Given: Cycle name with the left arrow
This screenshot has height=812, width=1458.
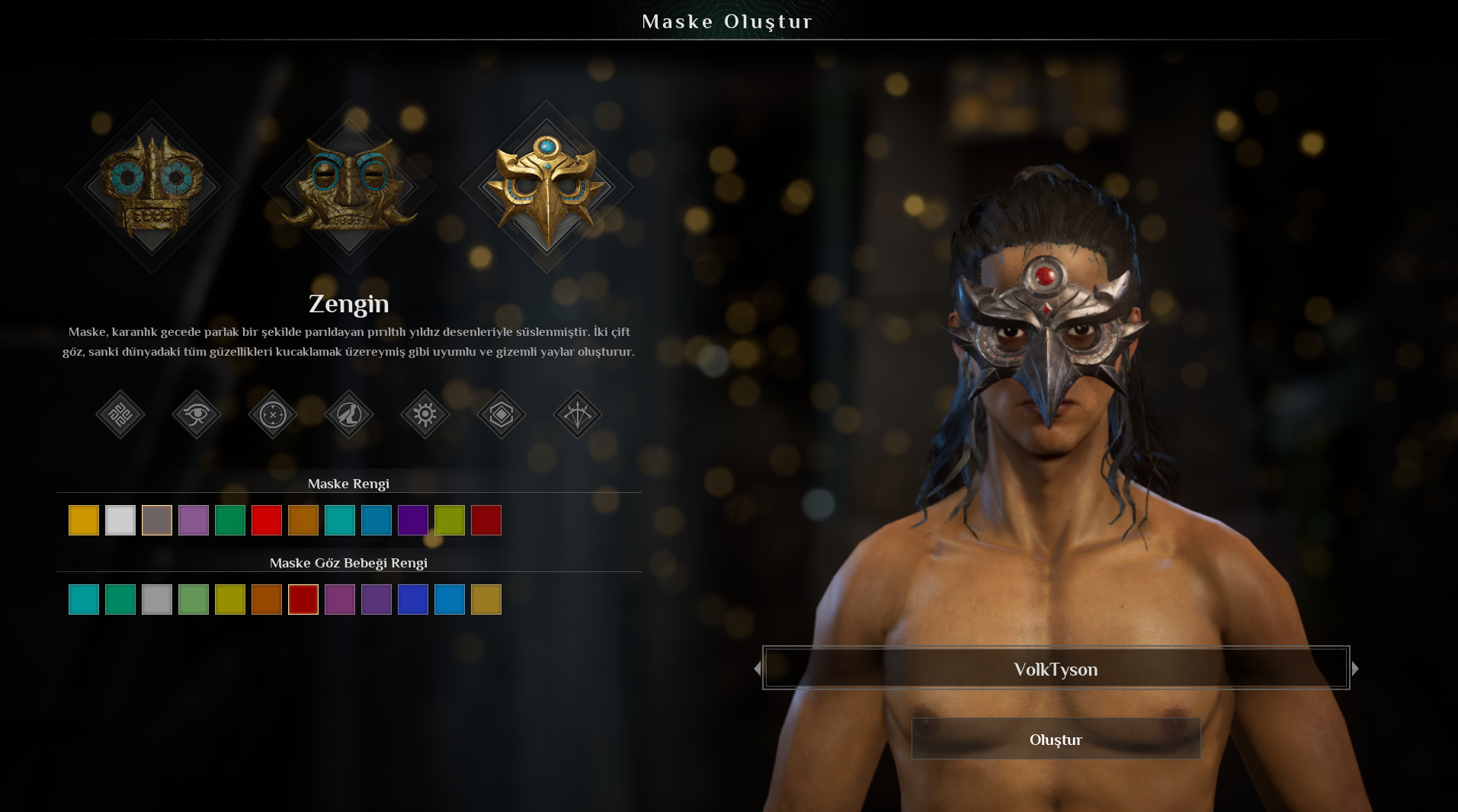Looking at the screenshot, I should 757,669.
